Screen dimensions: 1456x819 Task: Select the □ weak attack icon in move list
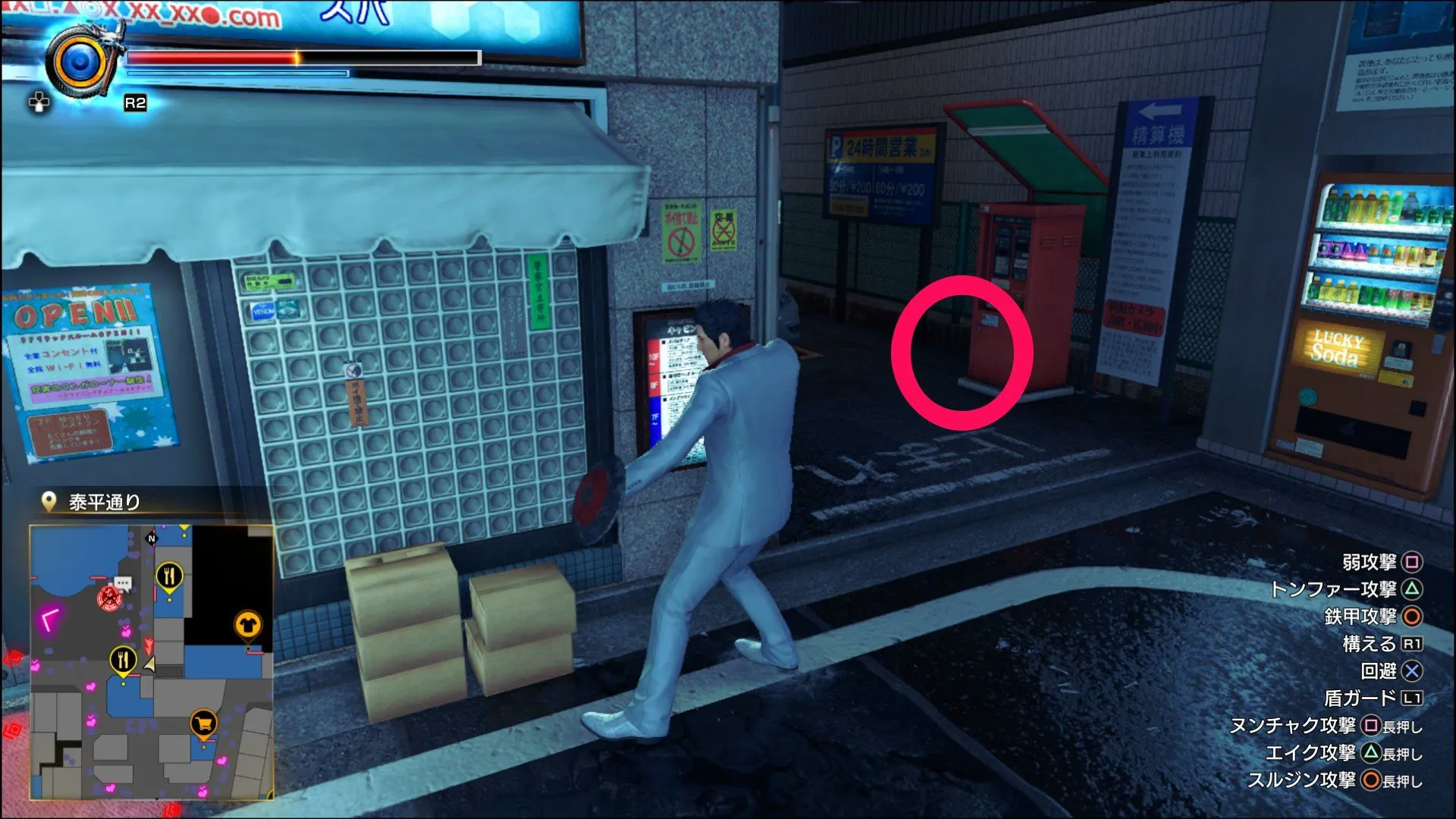(1412, 564)
